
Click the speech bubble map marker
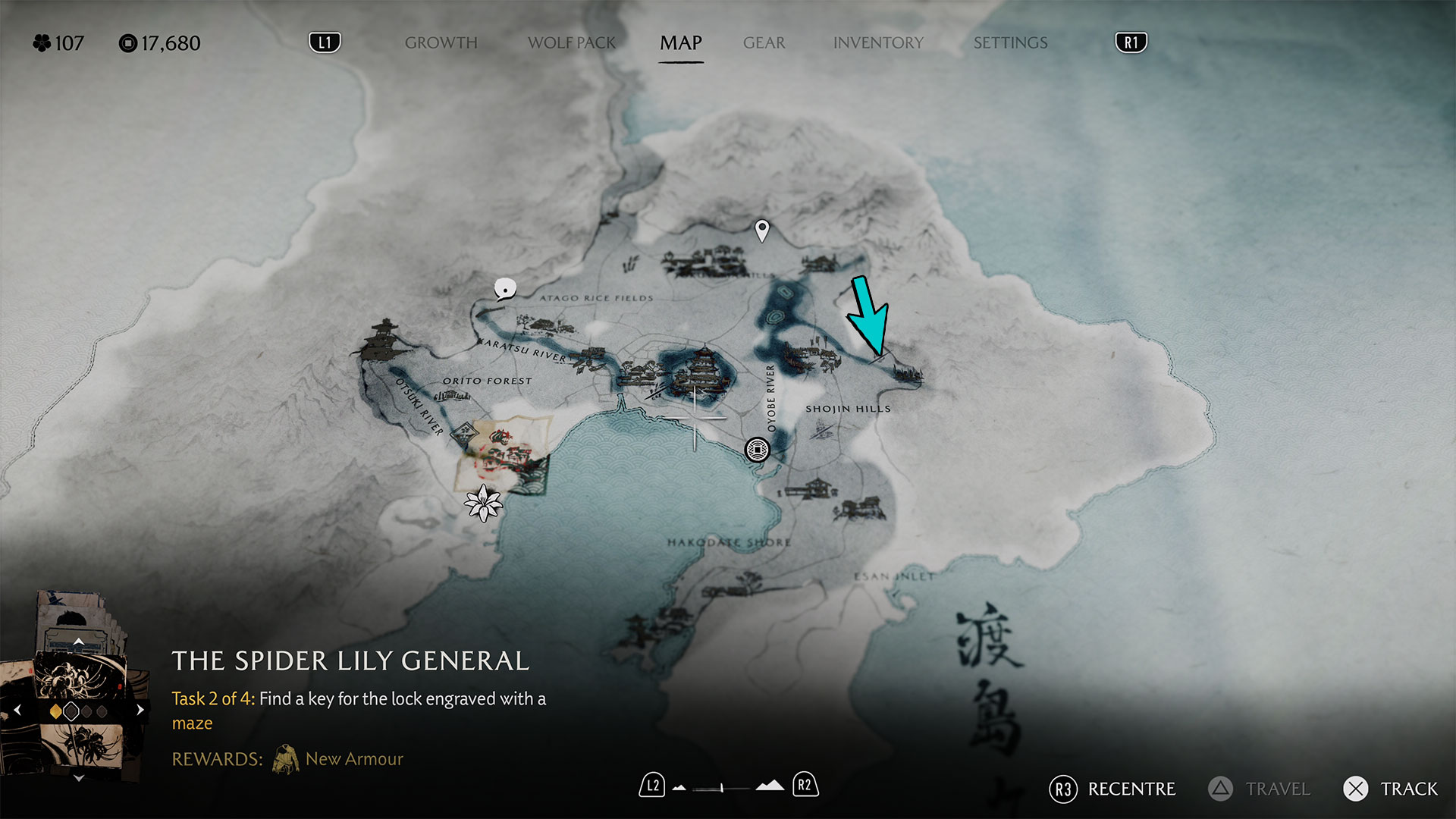(x=505, y=289)
